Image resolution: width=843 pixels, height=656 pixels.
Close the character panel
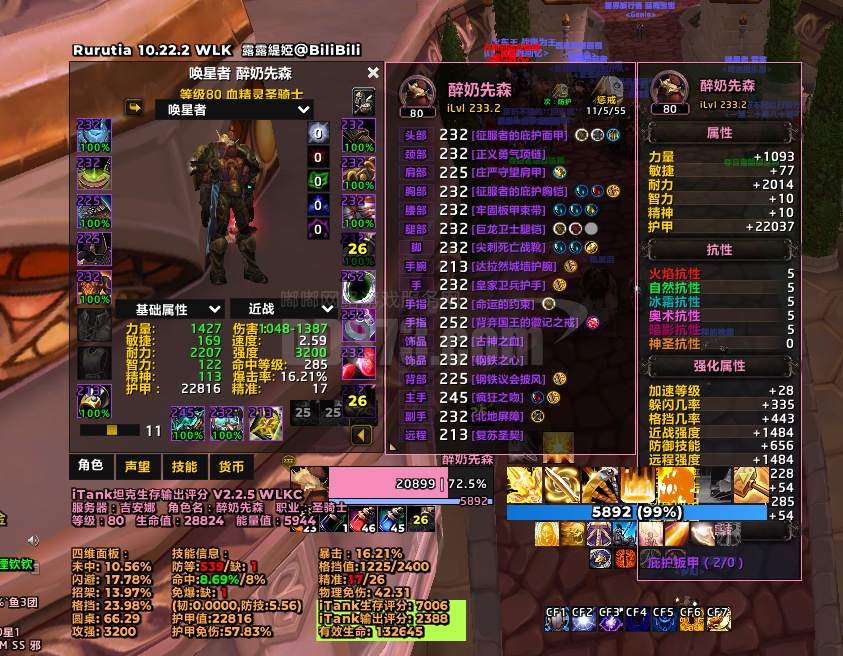click(373, 73)
